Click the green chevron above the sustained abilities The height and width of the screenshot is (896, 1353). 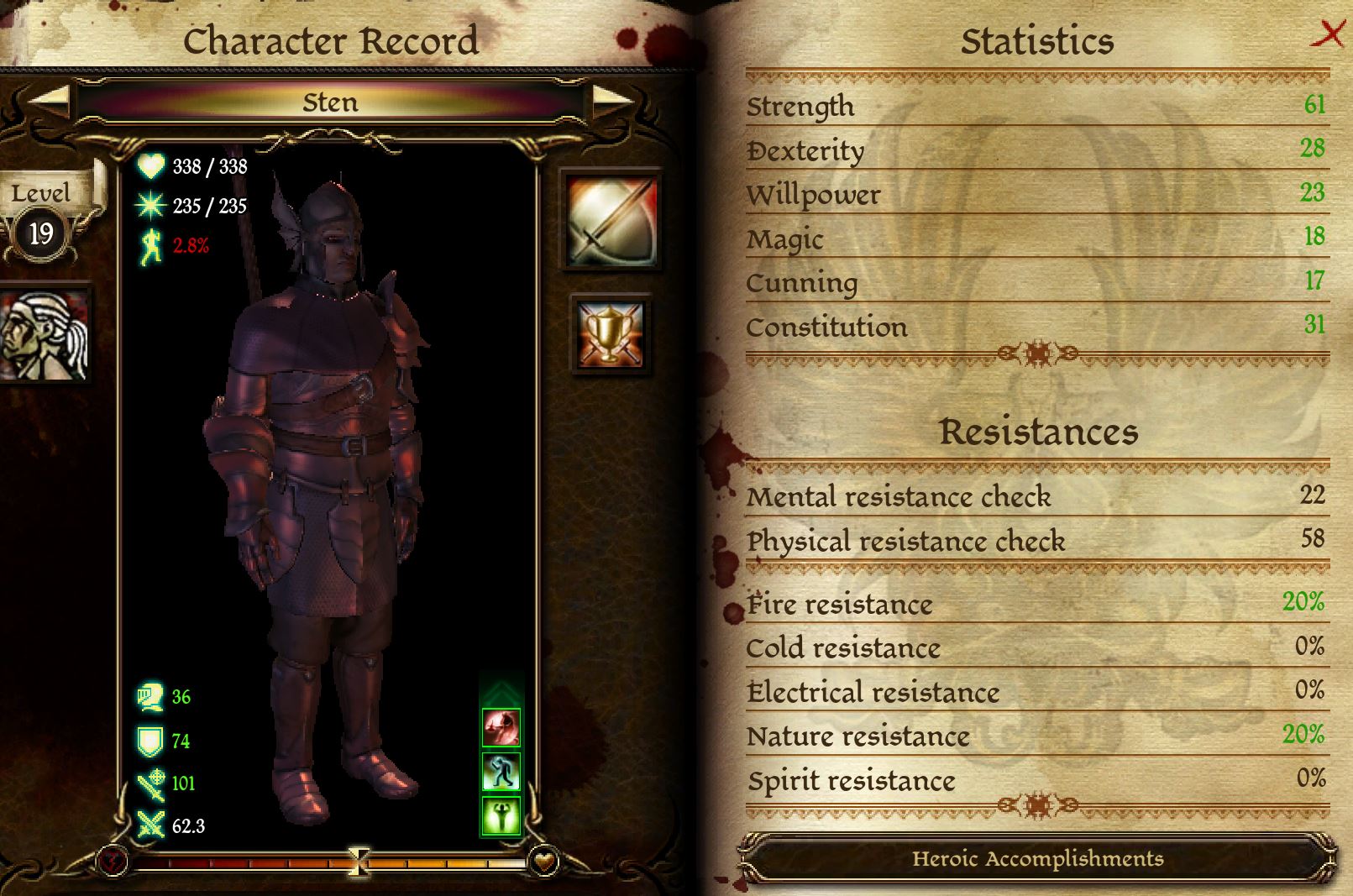(500, 690)
